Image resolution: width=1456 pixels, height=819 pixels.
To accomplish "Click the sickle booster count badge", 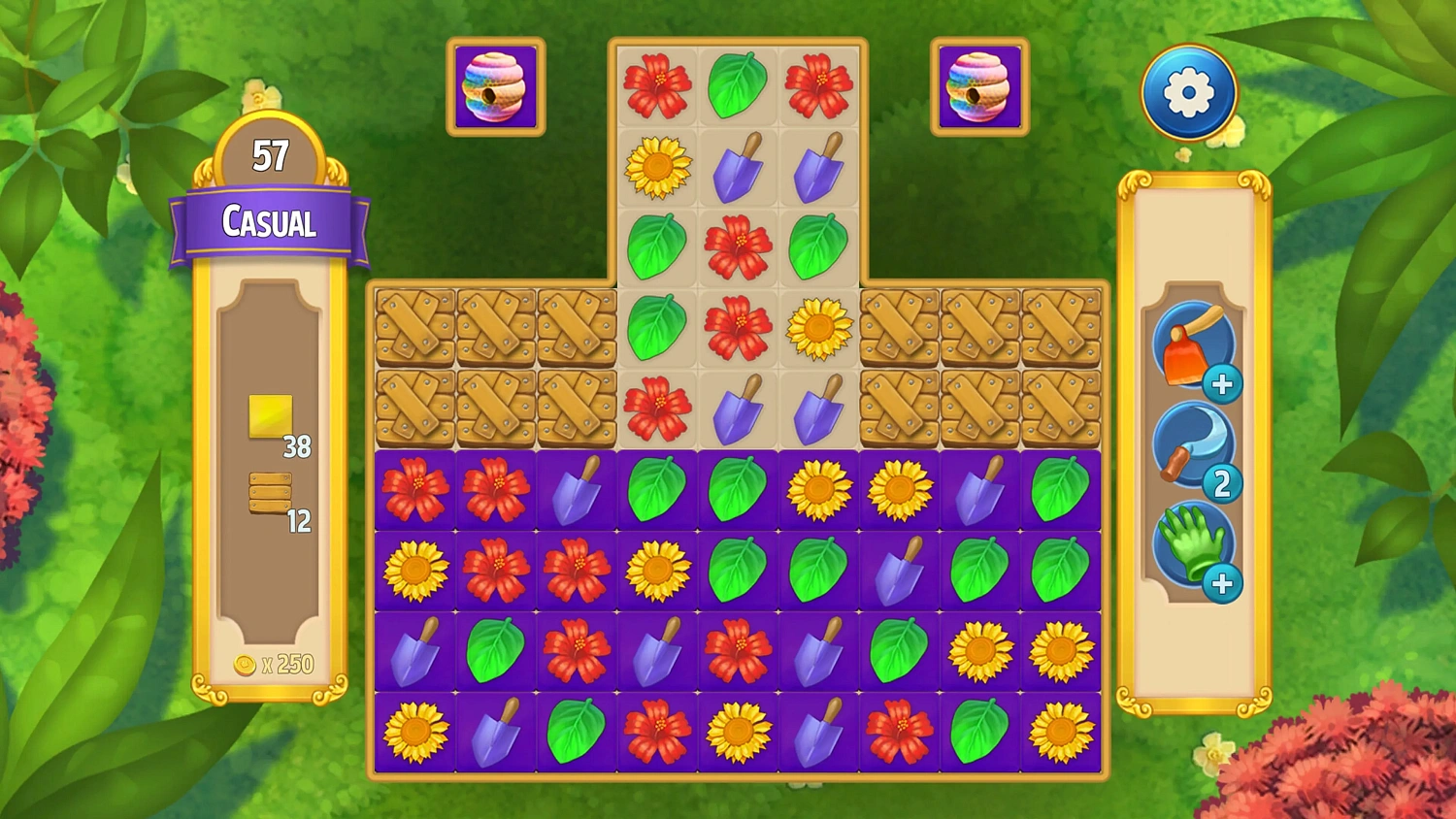I will (1222, 483).
